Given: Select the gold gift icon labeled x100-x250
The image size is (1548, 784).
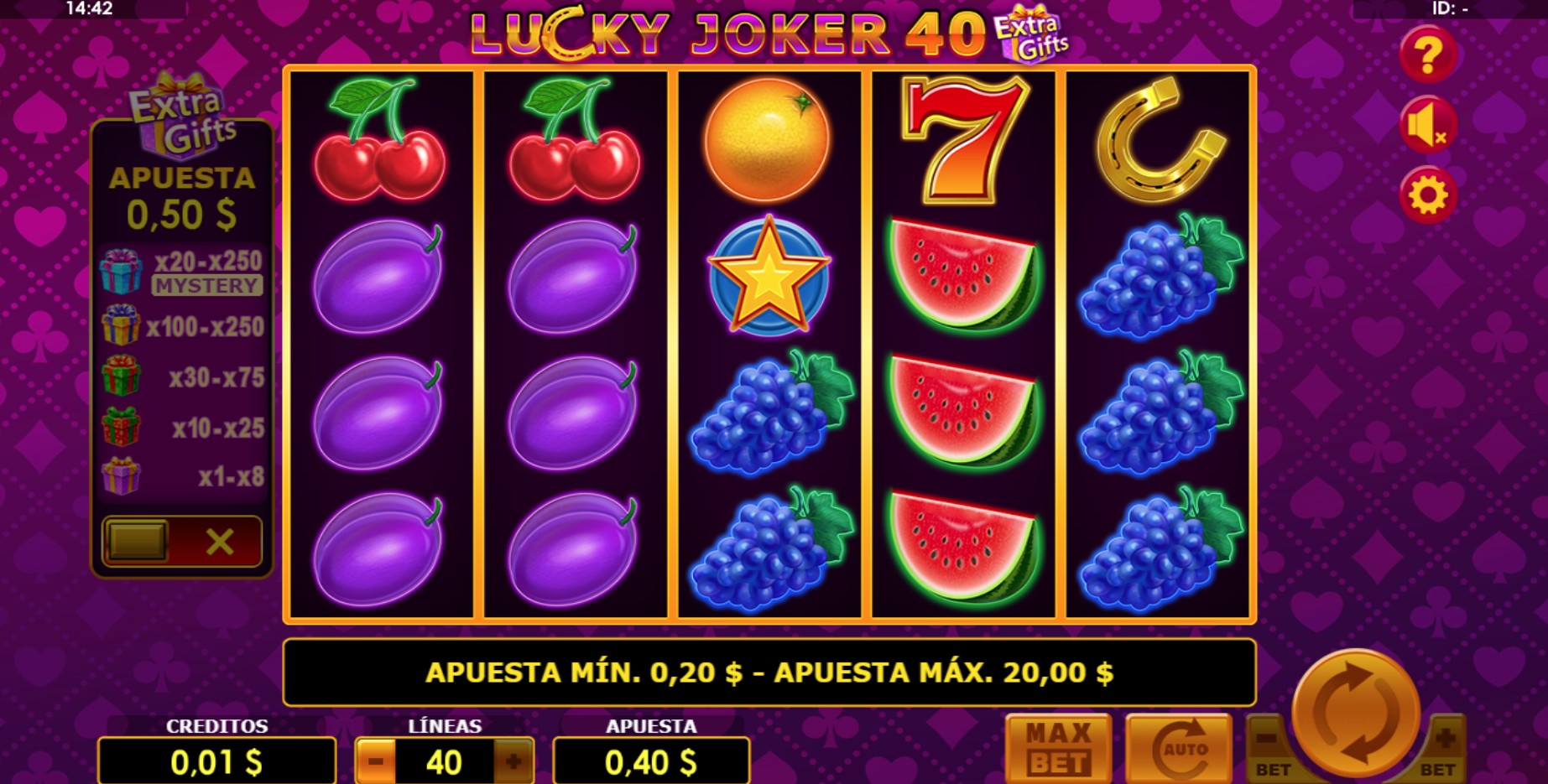Looking at the screenshot, I should [120, 327].
